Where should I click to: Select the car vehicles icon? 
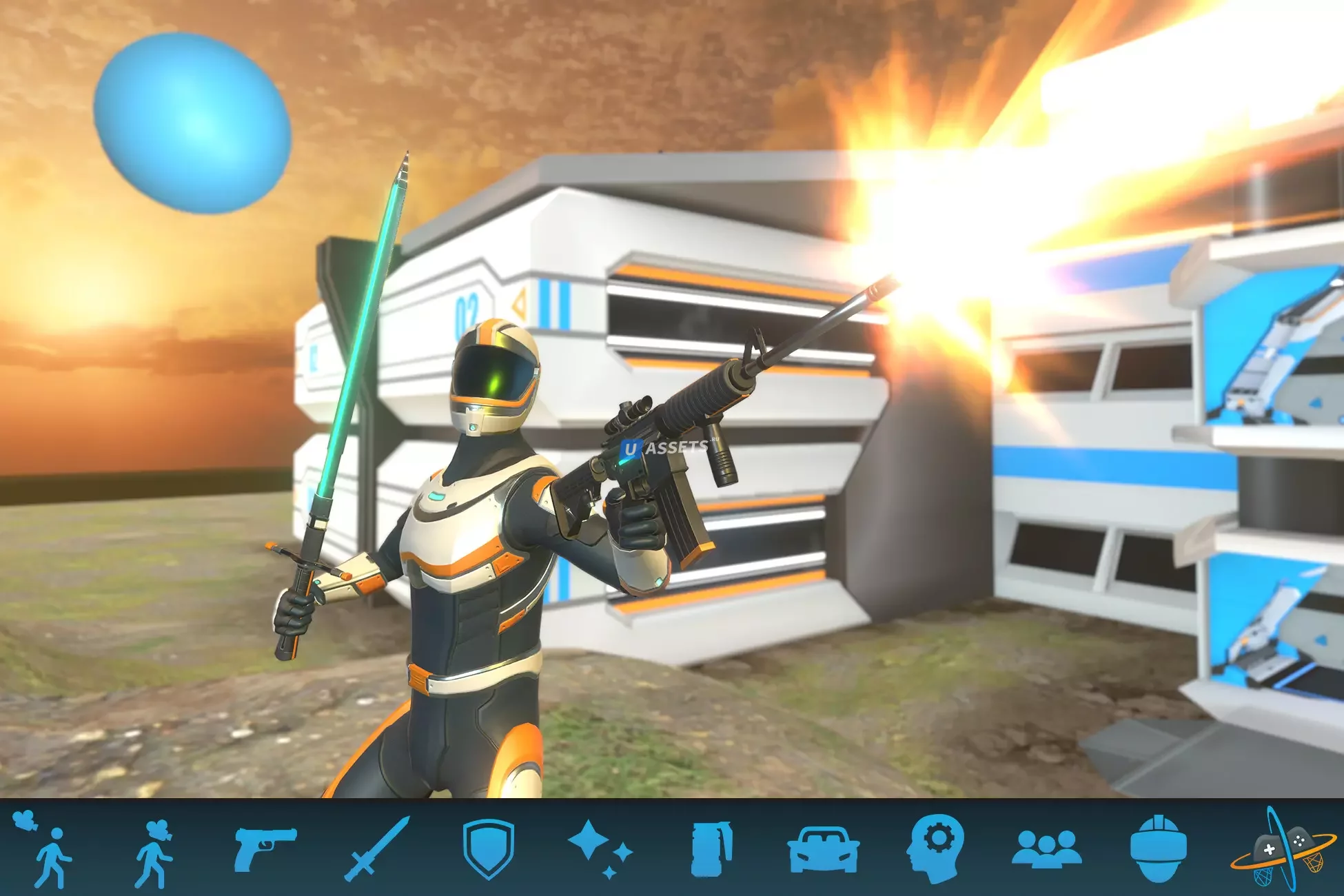click(x=823, y=849)
